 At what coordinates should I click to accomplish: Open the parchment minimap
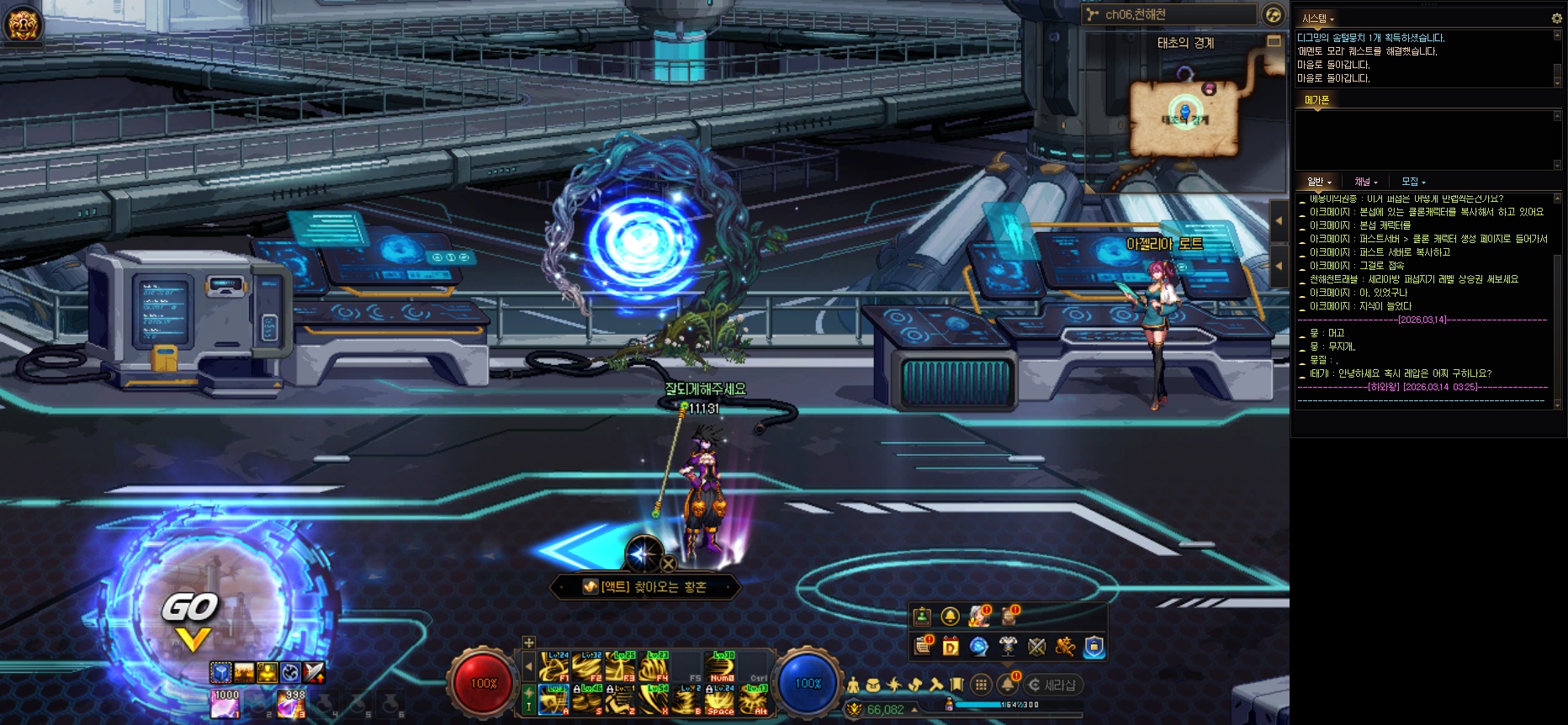point(1184,119)
